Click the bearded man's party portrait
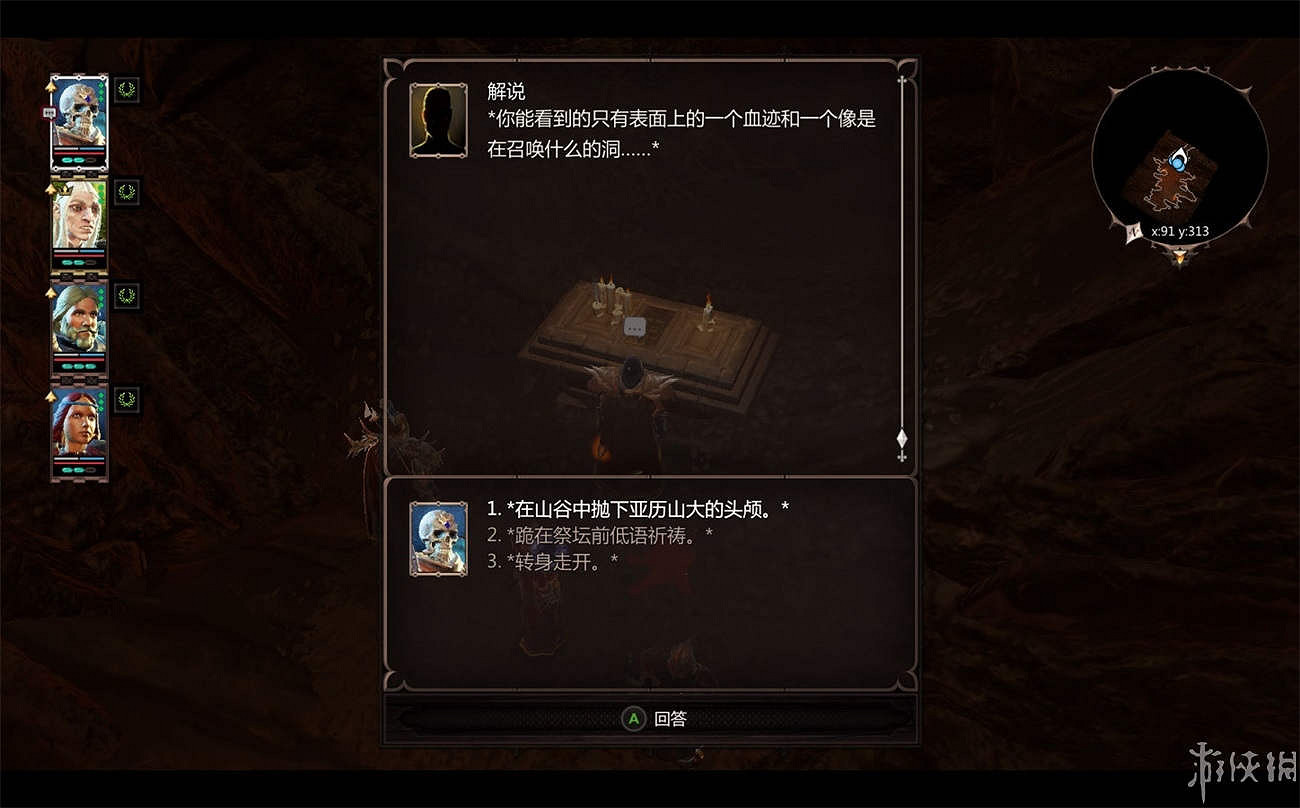This screenshot has height=808, width=1300. coord(79,320)
